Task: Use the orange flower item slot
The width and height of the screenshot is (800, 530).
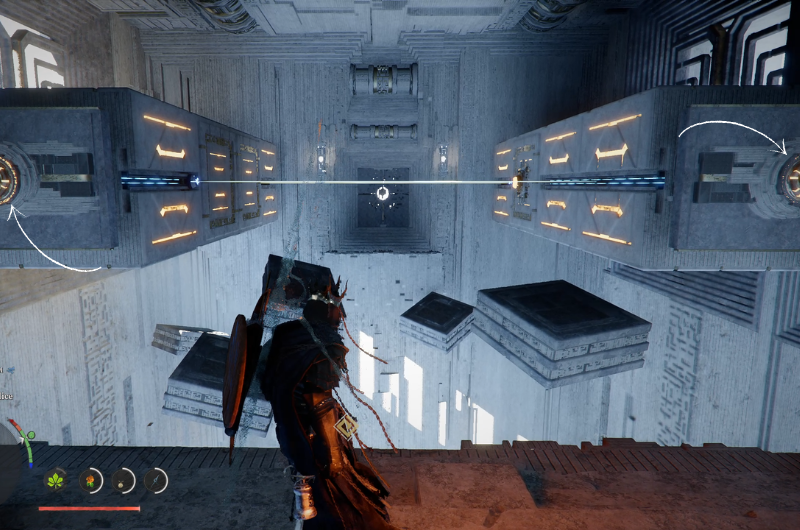Action: [x=91, y=481]
